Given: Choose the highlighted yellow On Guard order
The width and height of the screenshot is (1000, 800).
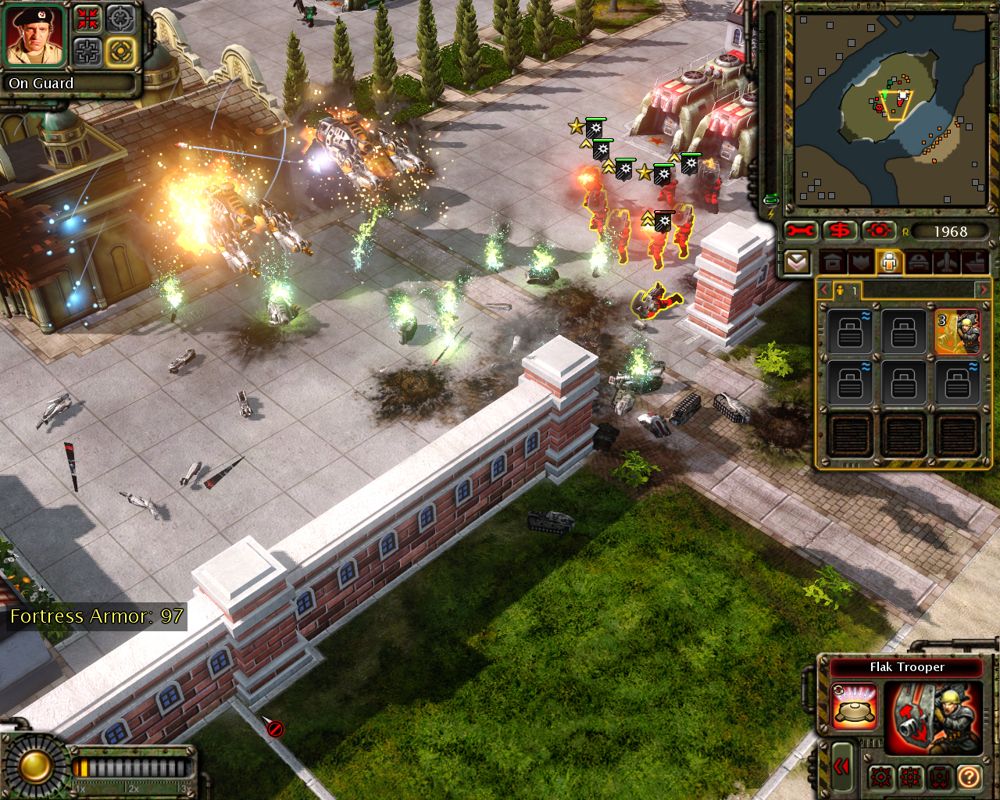Looking at the screenshot, I should [x=120, y=50].
